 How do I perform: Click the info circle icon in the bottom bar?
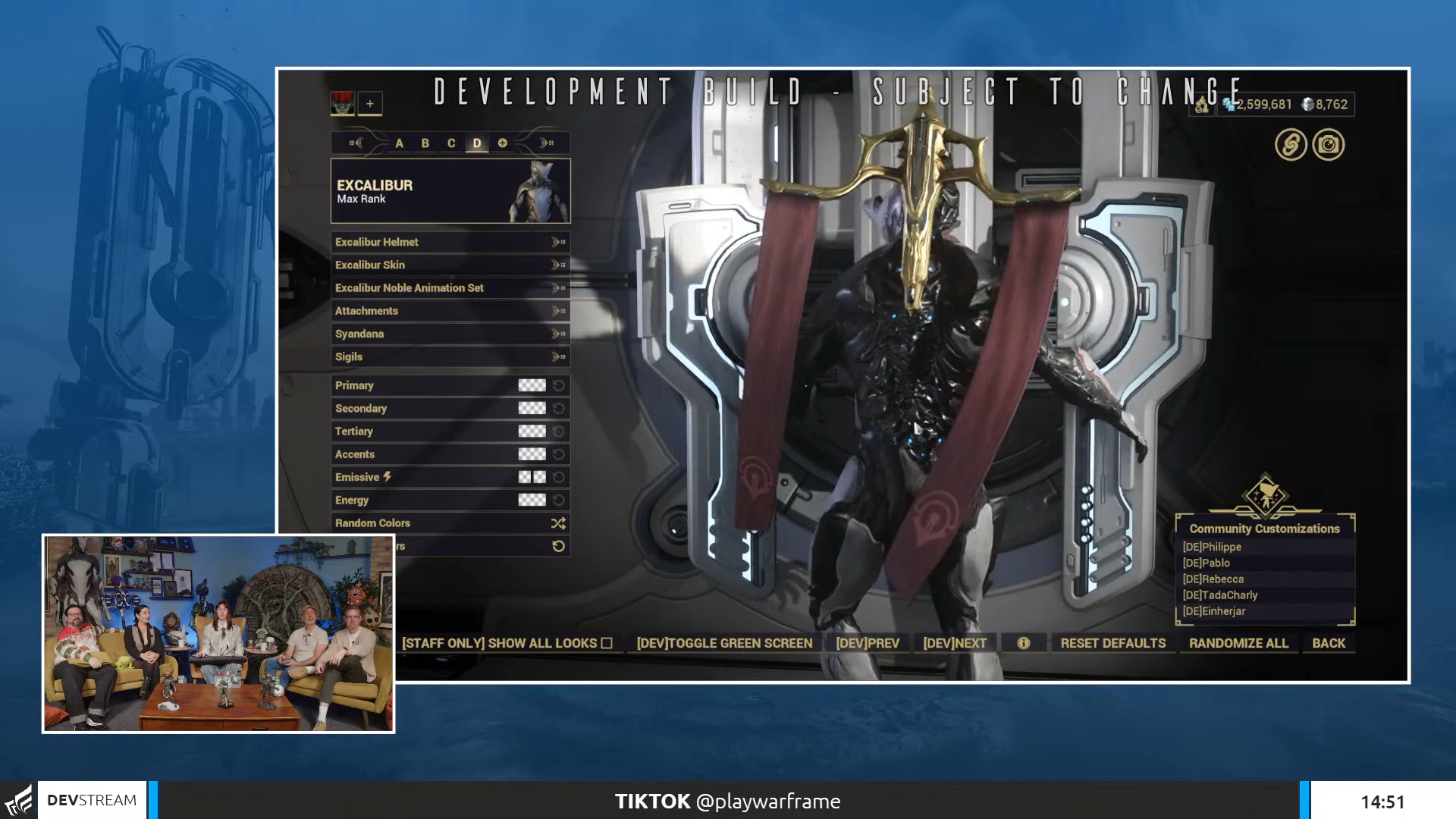click(x=1025, y=642)
